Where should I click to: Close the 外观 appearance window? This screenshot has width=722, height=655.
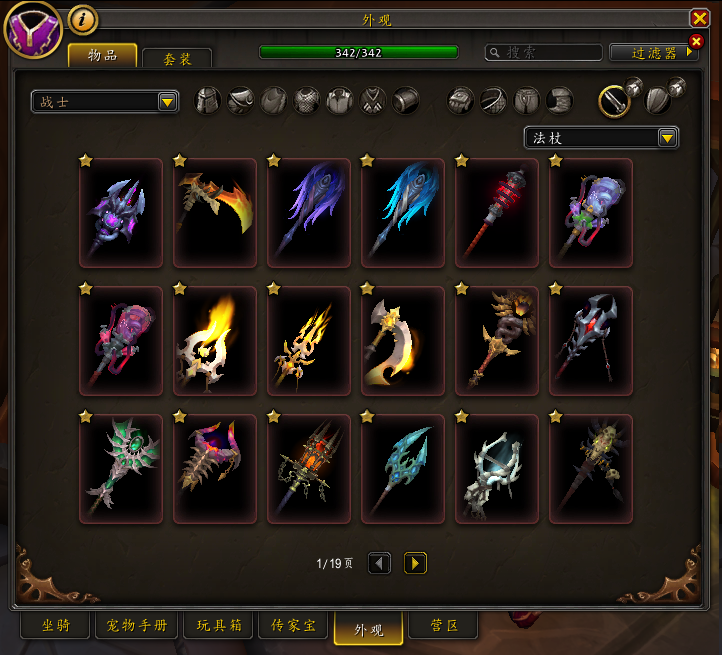[x=699, y=18]
